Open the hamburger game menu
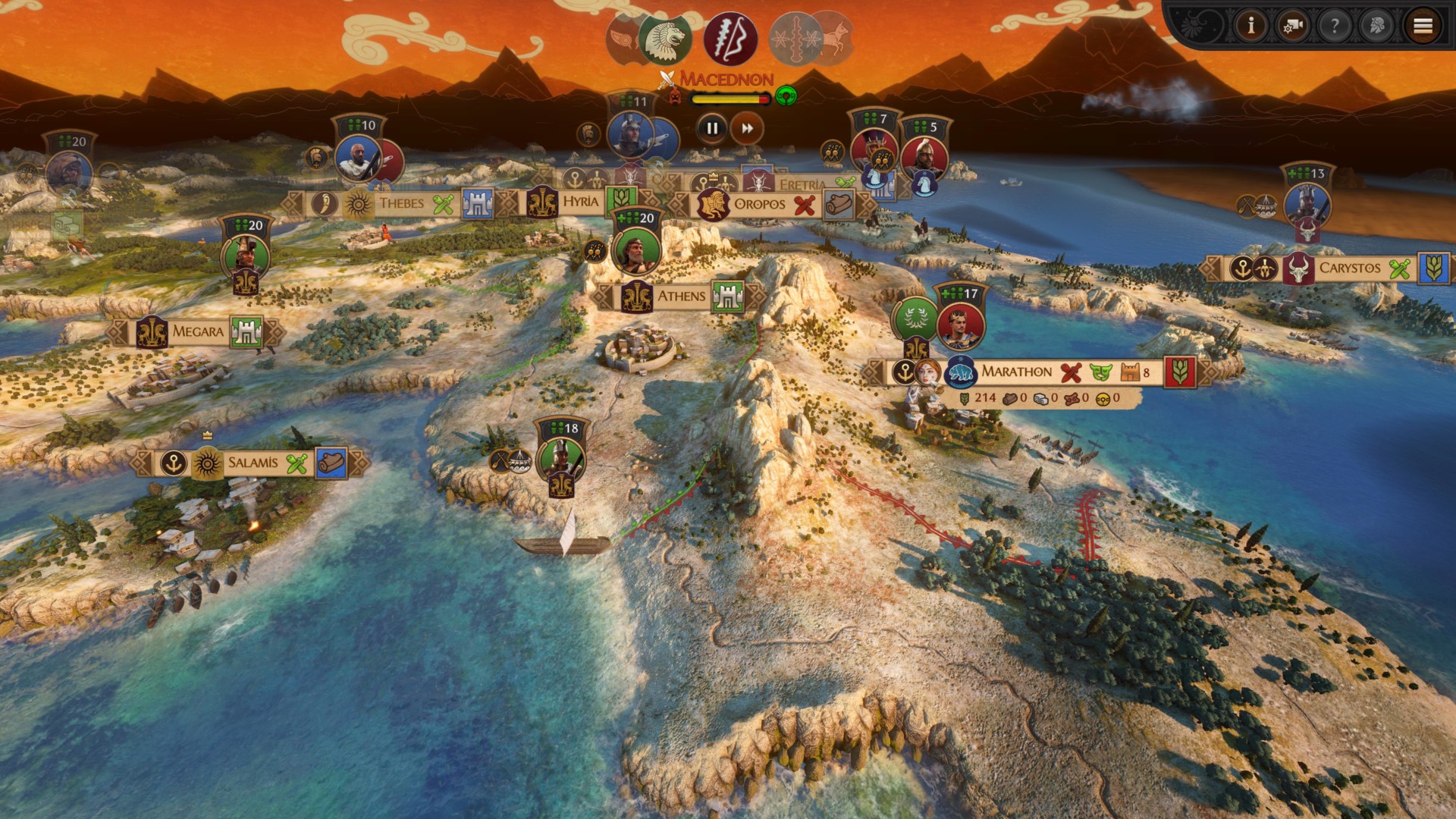The image size is (1456, 819). (1423, 27)
